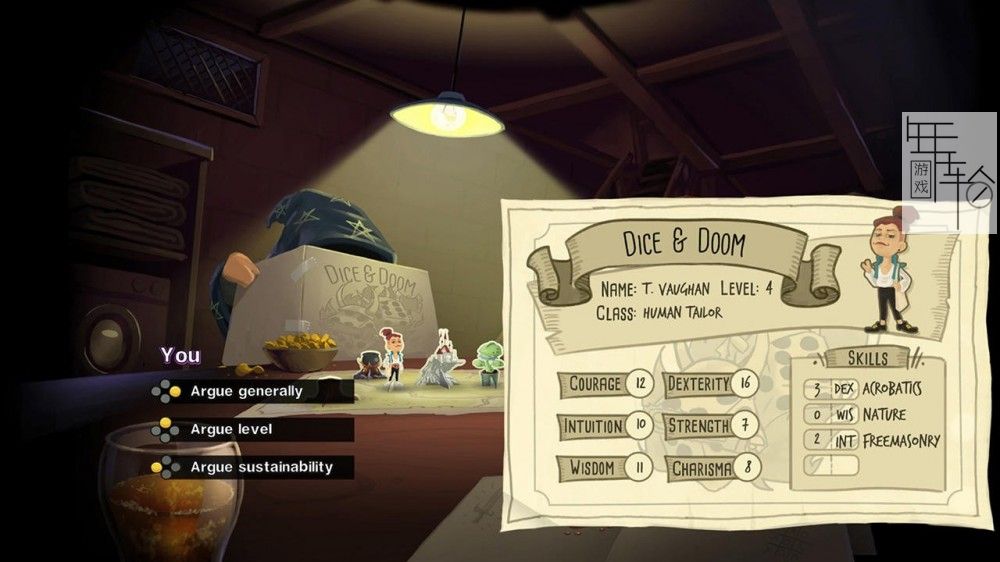Select the "Argue level" dialogue option
This screenshot has width=1000, height=562.
[231, 429]
